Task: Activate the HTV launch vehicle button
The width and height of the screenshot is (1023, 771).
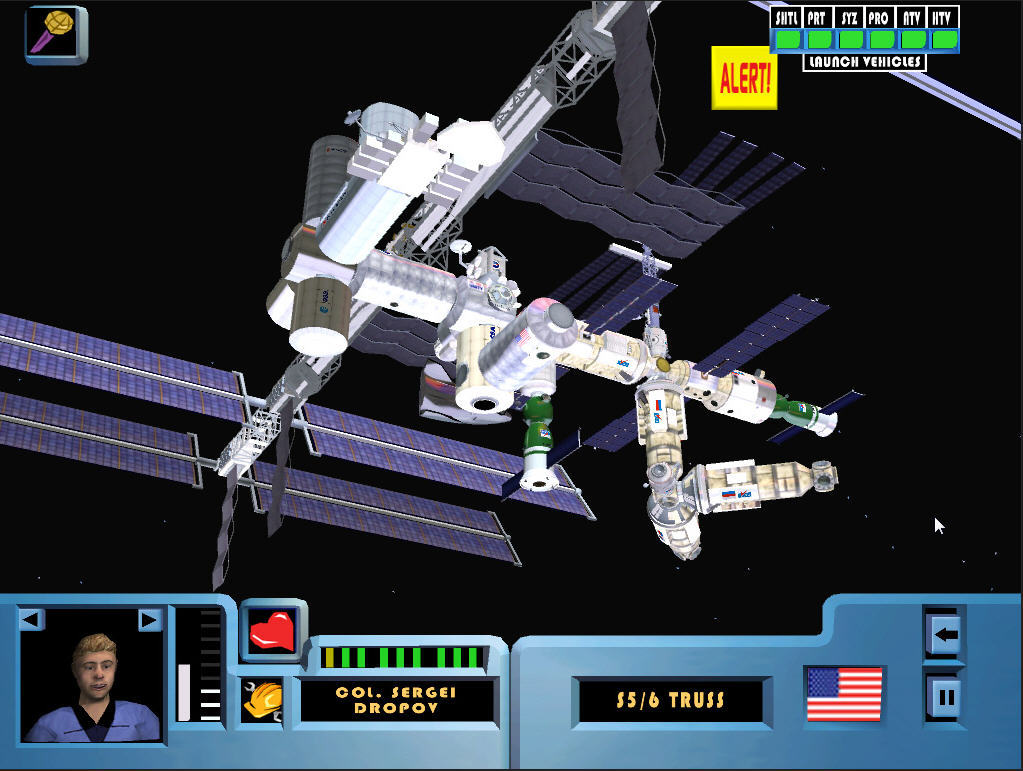Action: coord(943,39)
